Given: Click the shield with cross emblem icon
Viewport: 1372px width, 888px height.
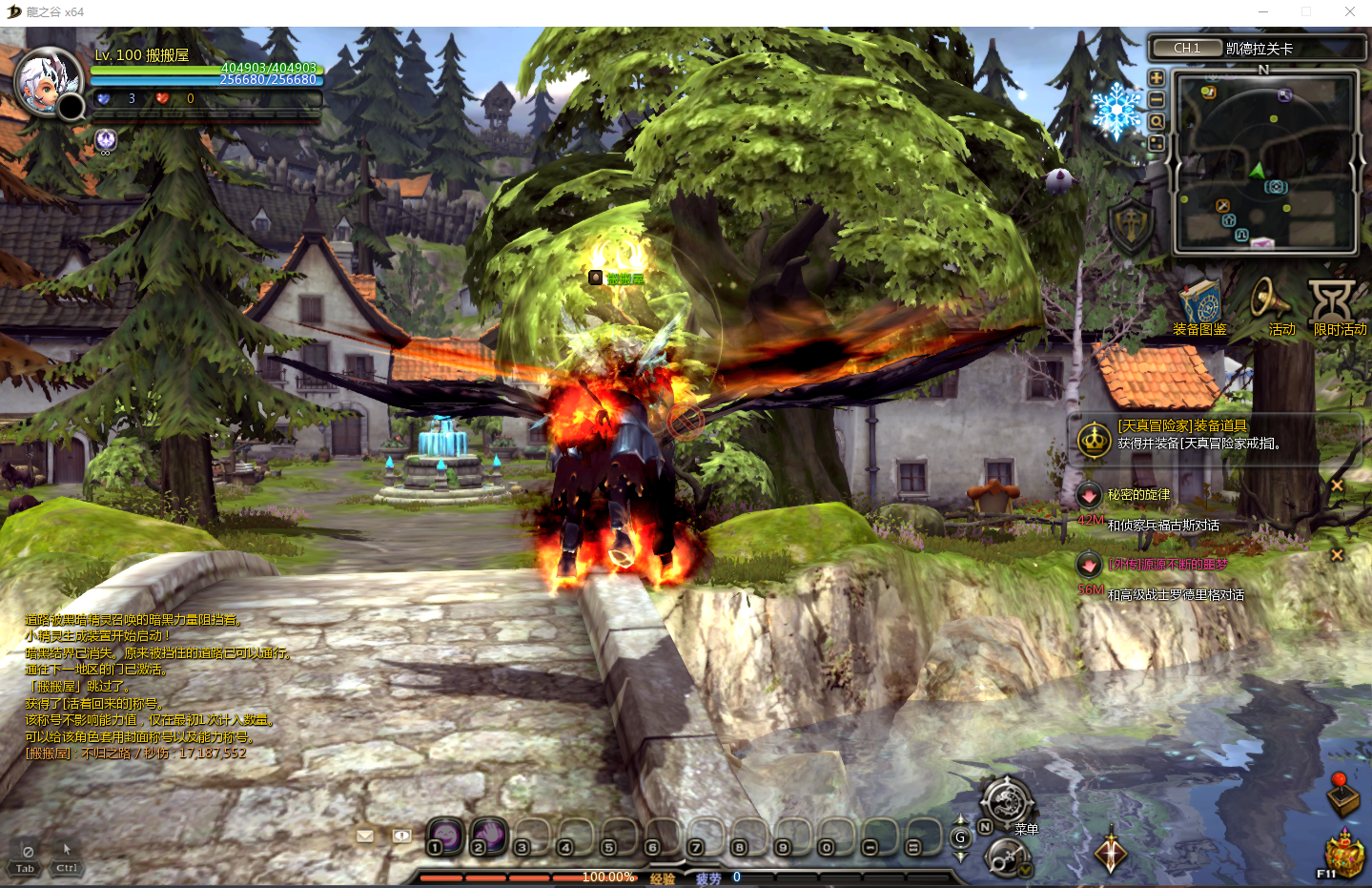Looking at the screenshot, I should (x=1131, y=226).
